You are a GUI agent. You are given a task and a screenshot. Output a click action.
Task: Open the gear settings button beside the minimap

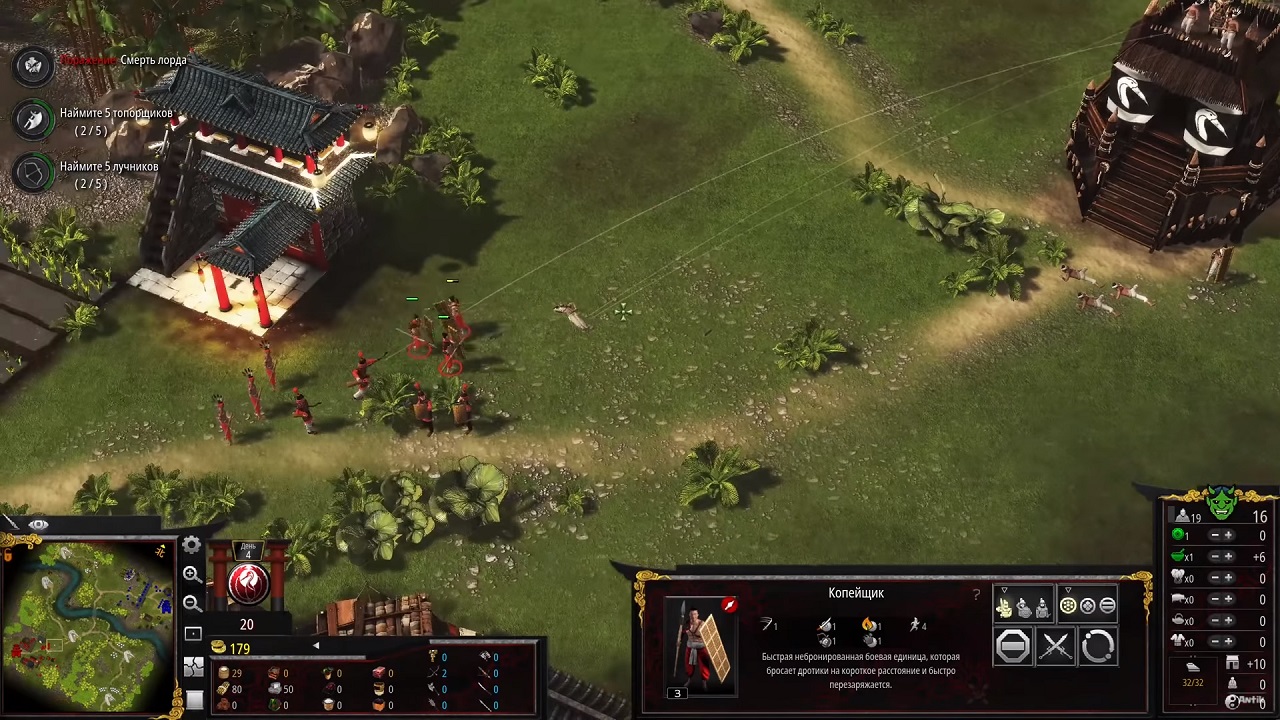click(x=191, y=545)
